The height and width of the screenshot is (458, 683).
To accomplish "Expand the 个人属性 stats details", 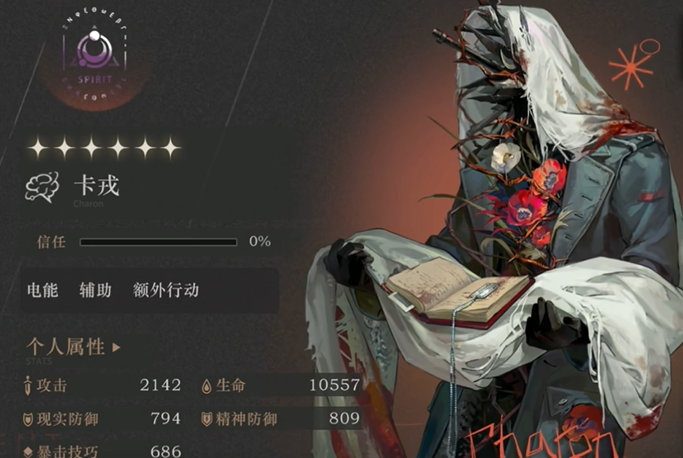I will [74, 348].
